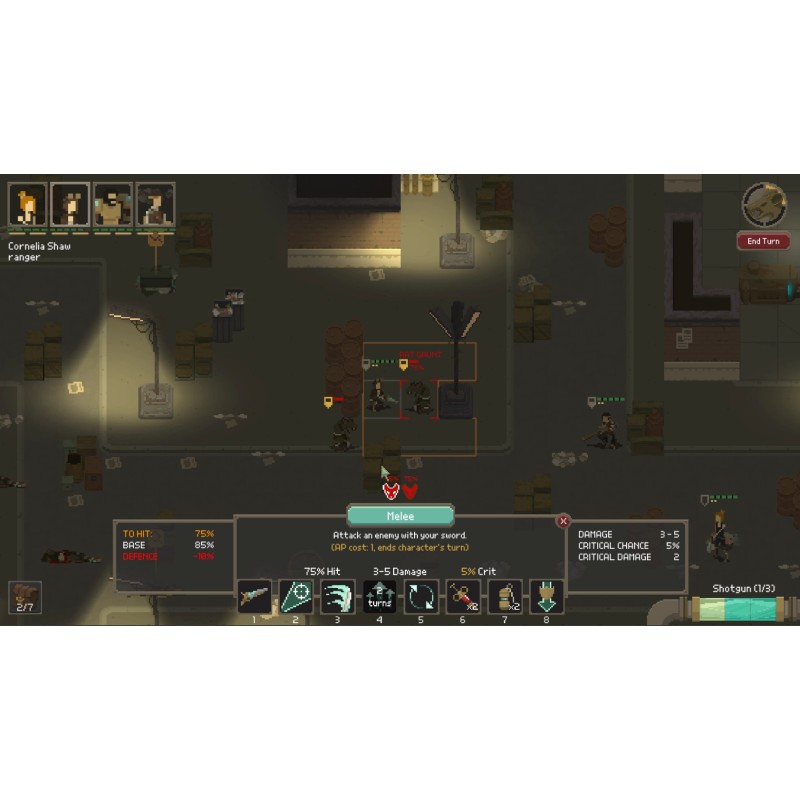Select Cornelia Shaw's blonde portrait

28,204
